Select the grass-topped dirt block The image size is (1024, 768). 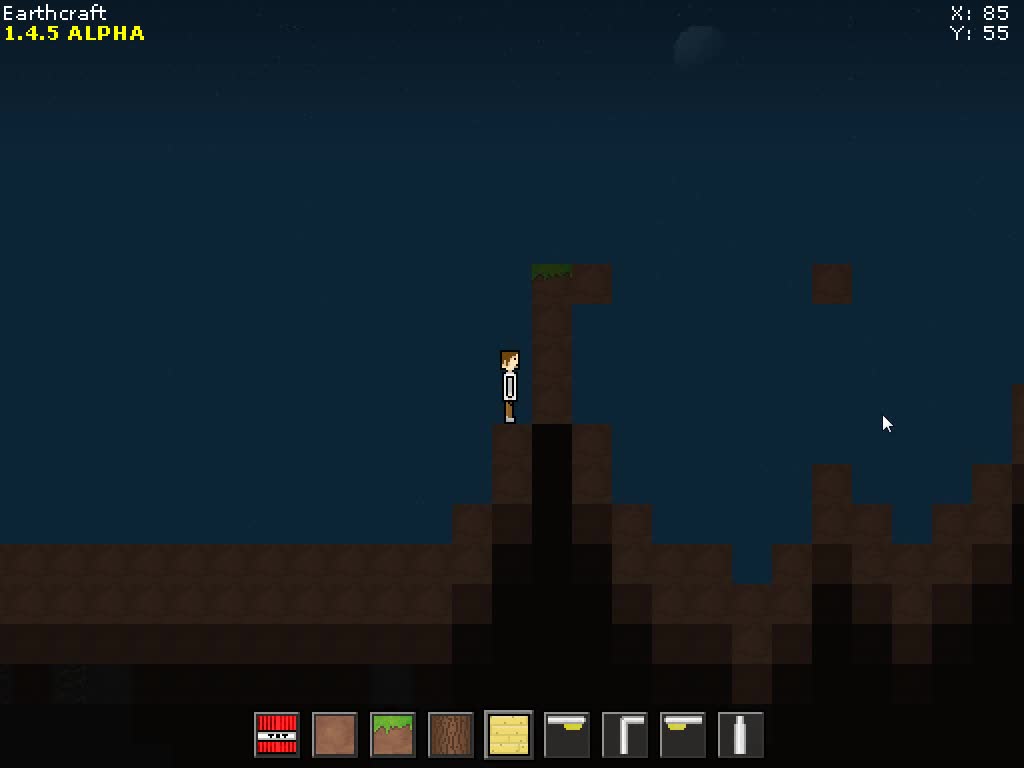[x=393, y=735]
